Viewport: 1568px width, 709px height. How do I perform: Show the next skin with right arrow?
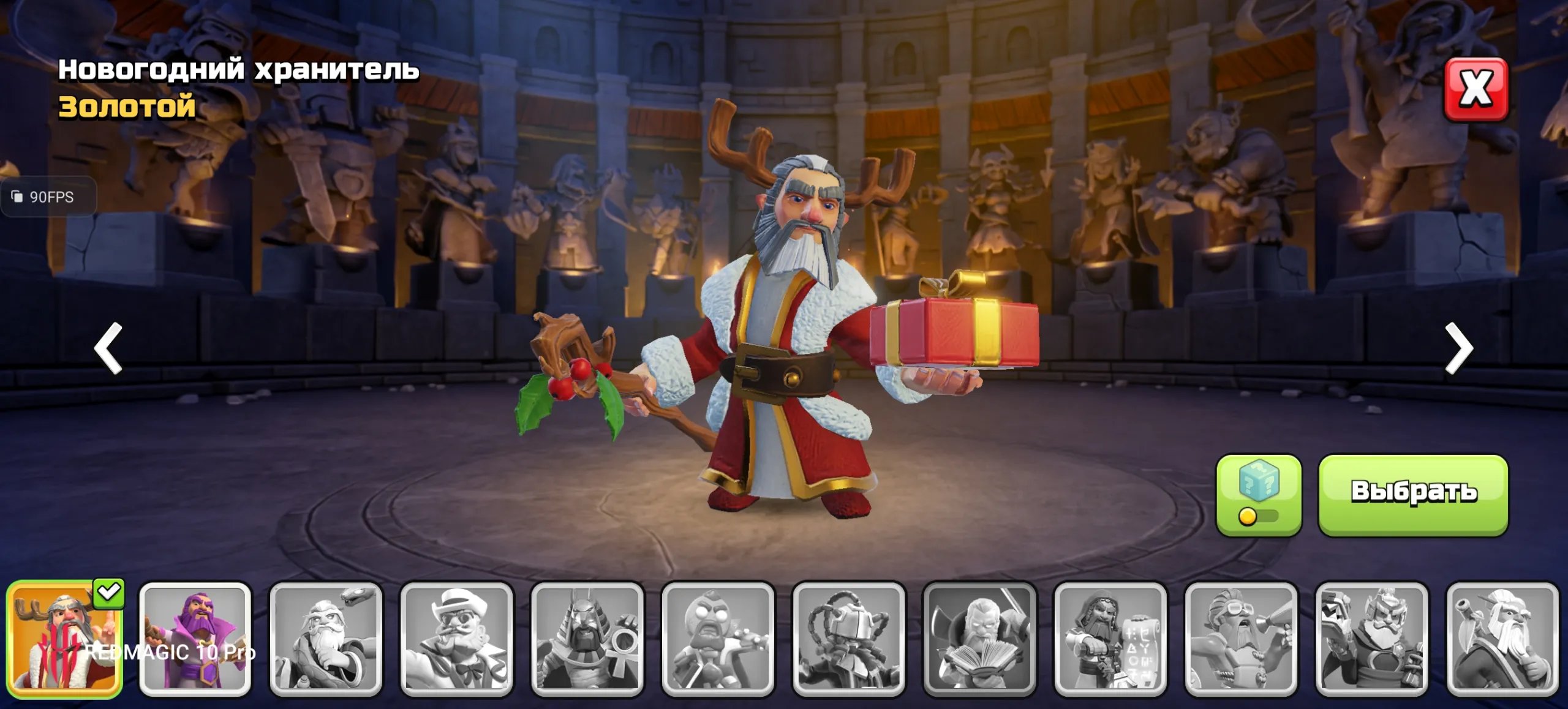coord(1458,348)
